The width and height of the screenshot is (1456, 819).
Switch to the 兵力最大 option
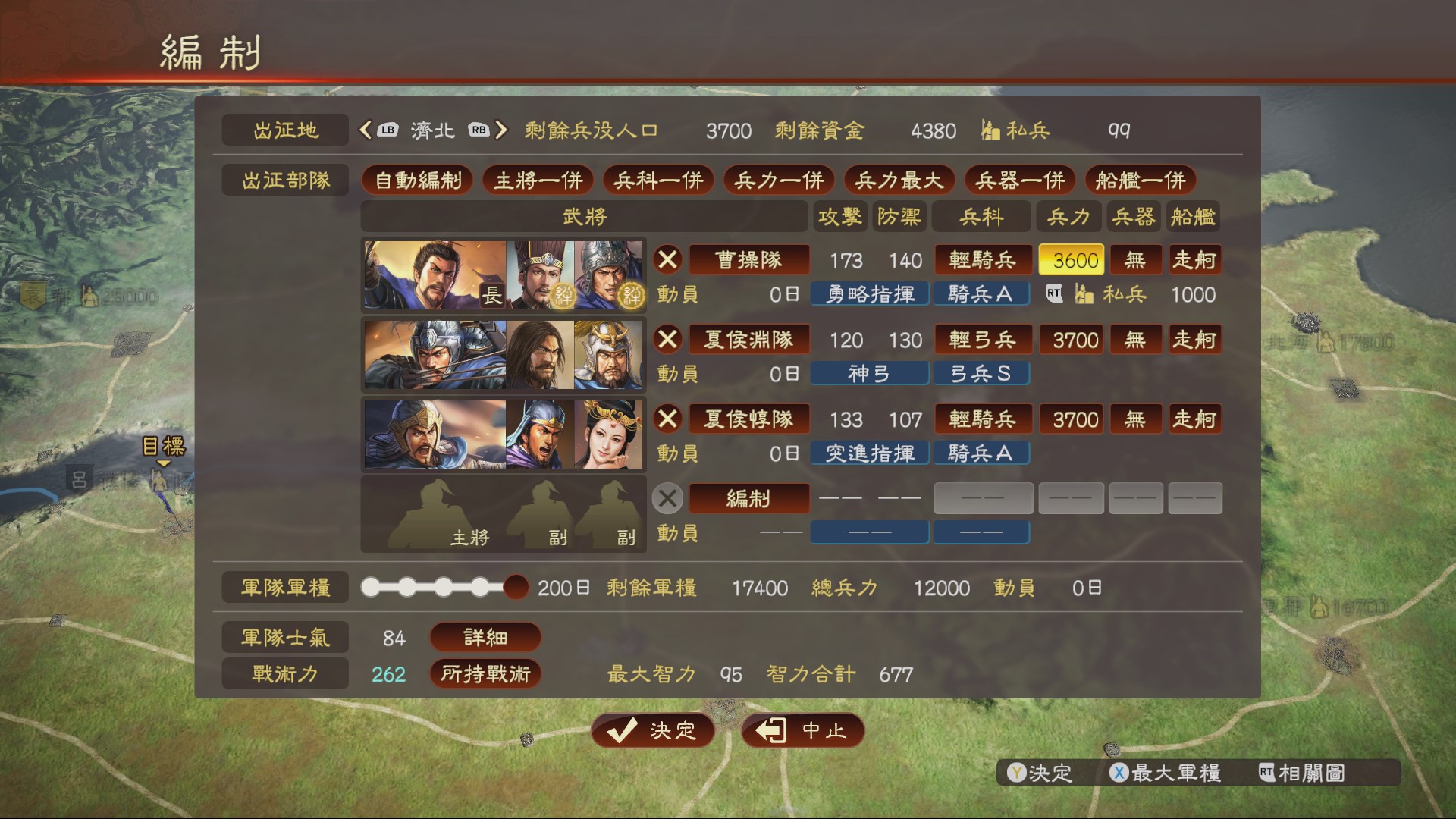coord(899,180)
